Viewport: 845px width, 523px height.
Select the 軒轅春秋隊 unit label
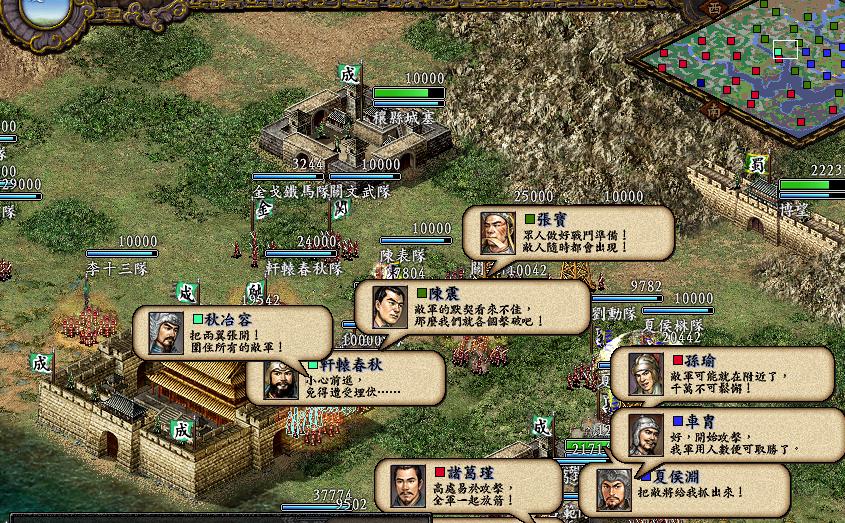click(303, 269)
